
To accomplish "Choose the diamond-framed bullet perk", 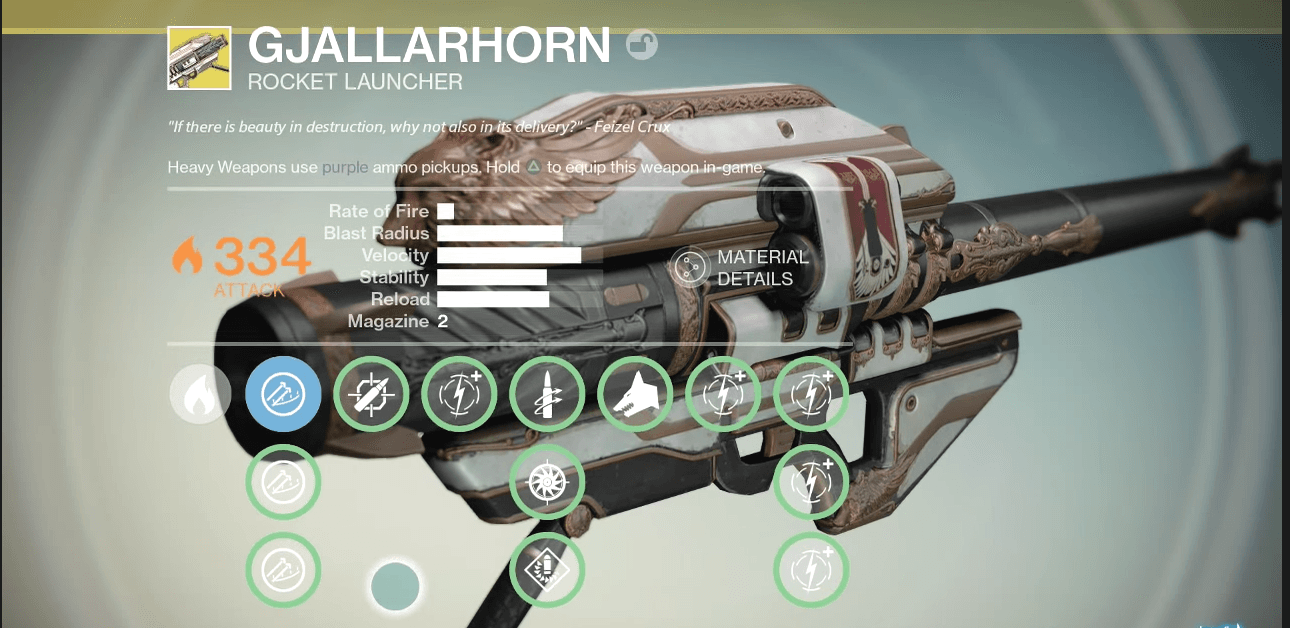I will (x=547, y=571).
